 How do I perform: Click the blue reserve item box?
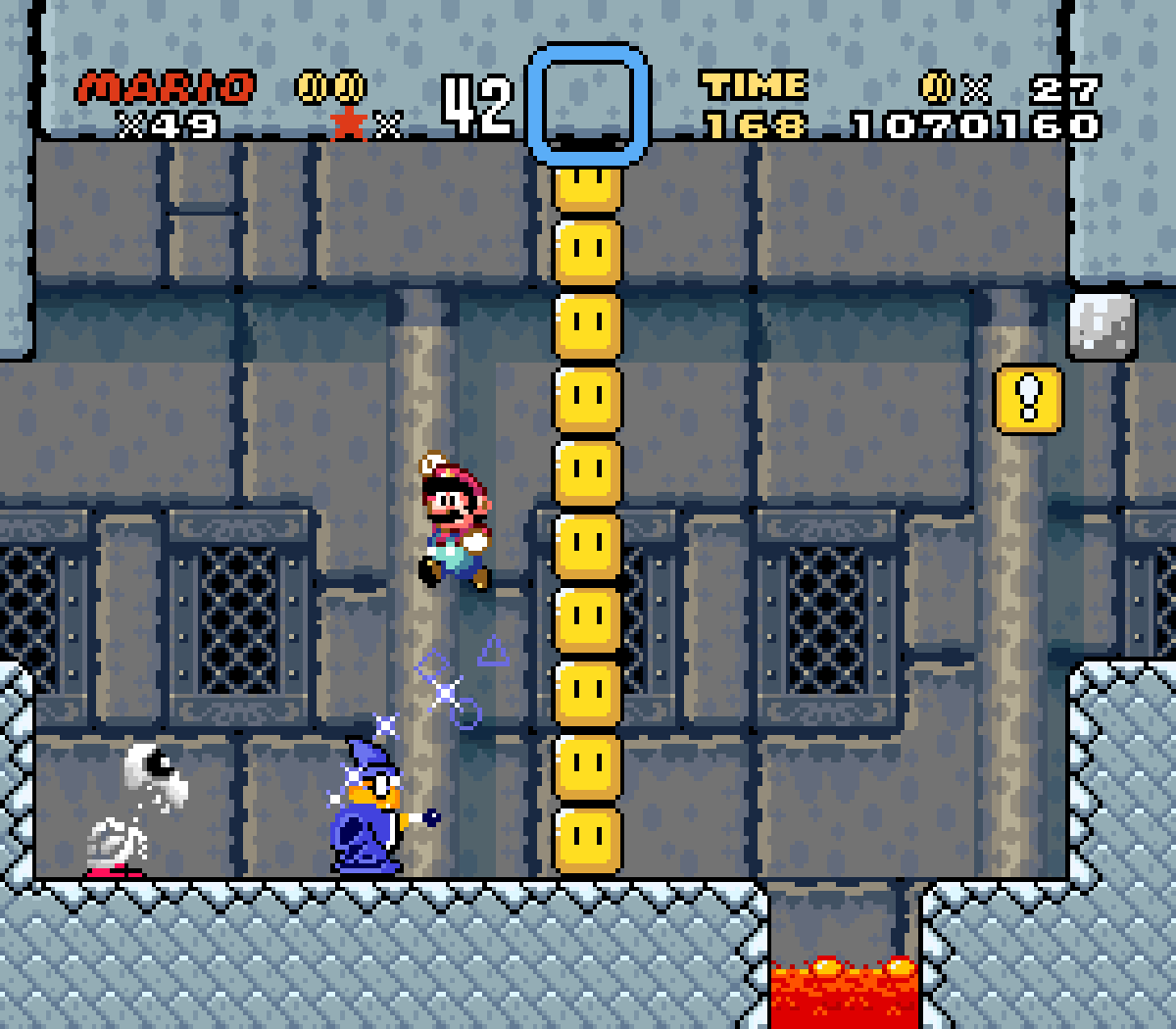pyautogui.click(x=588, y=104)
